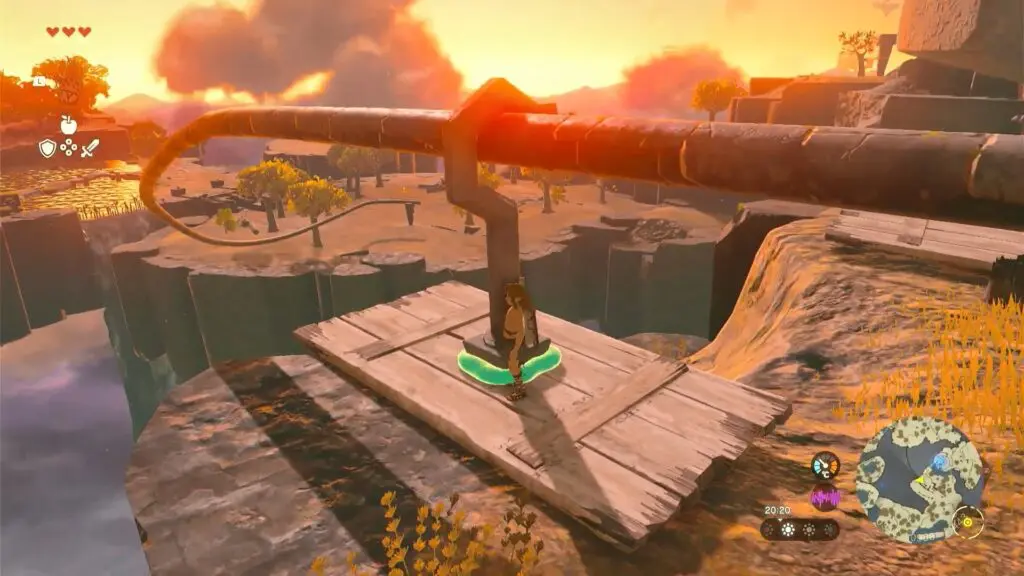
Task: Open the sword weapon quick-select
Action: pos(90,148)
